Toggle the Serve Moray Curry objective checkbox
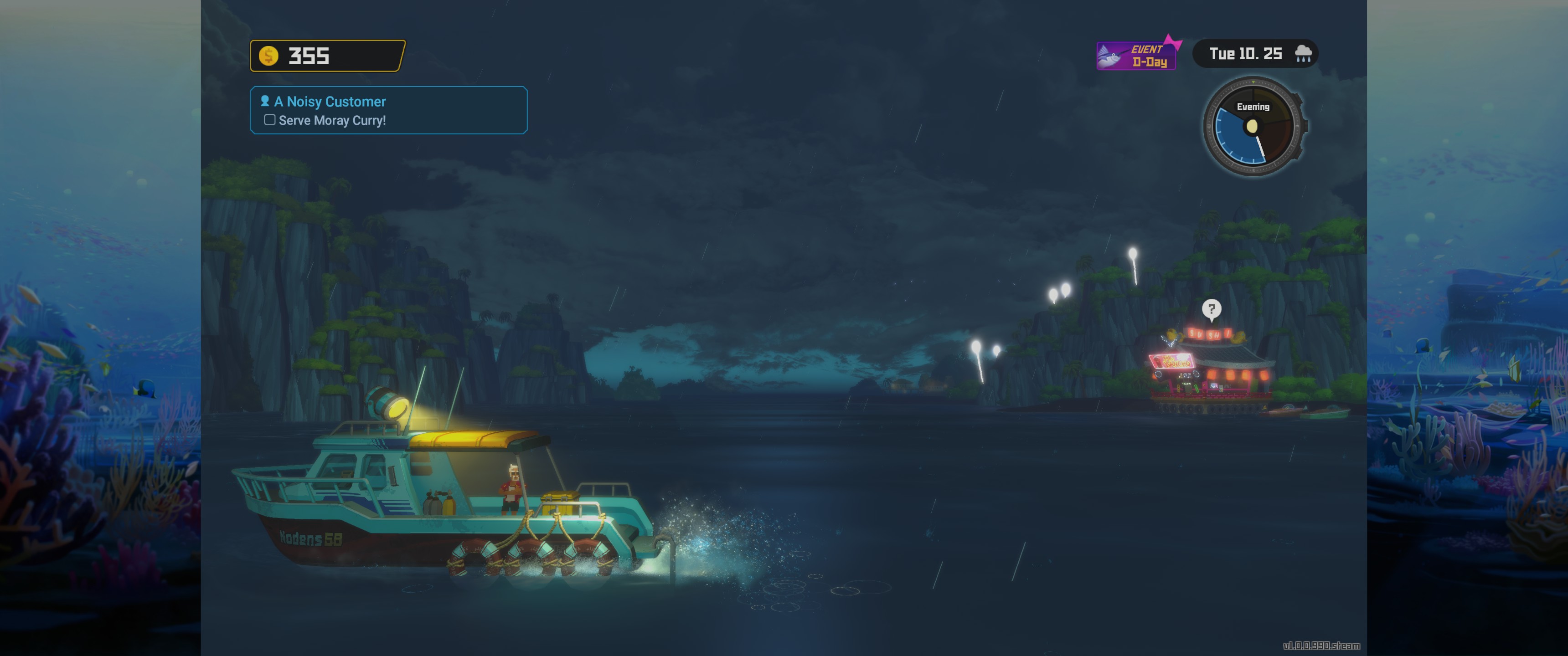 click(270, 120)
